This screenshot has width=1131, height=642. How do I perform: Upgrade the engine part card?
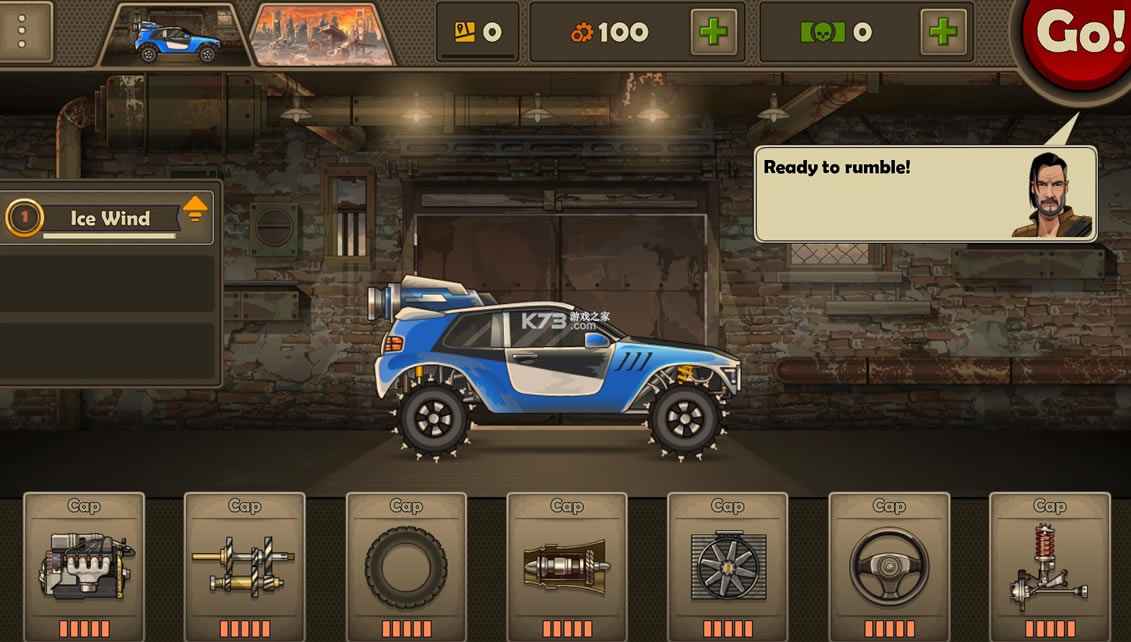coord(84,567)
